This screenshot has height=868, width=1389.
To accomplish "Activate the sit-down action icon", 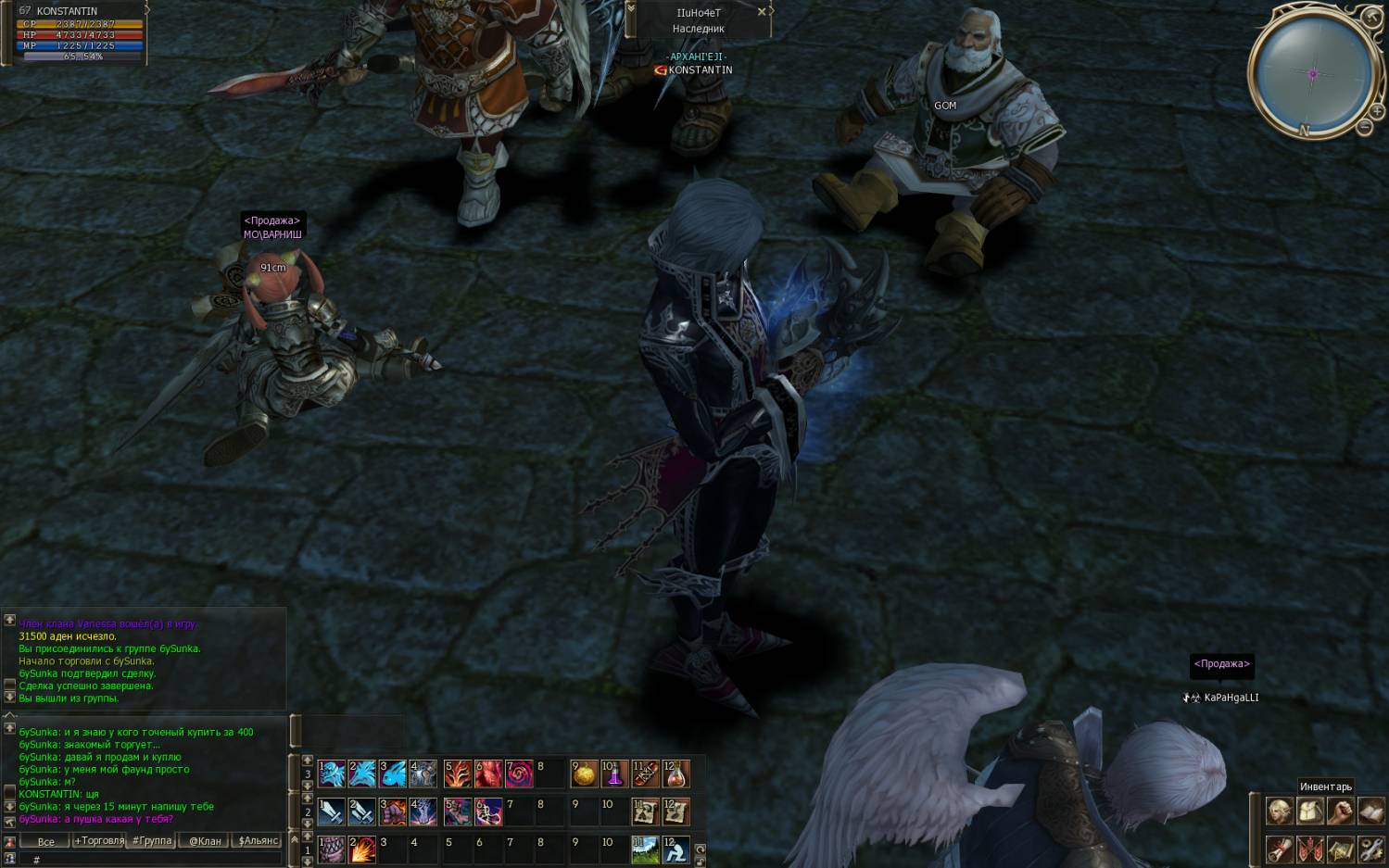I will pyautogui.click(x=676, y=849).
